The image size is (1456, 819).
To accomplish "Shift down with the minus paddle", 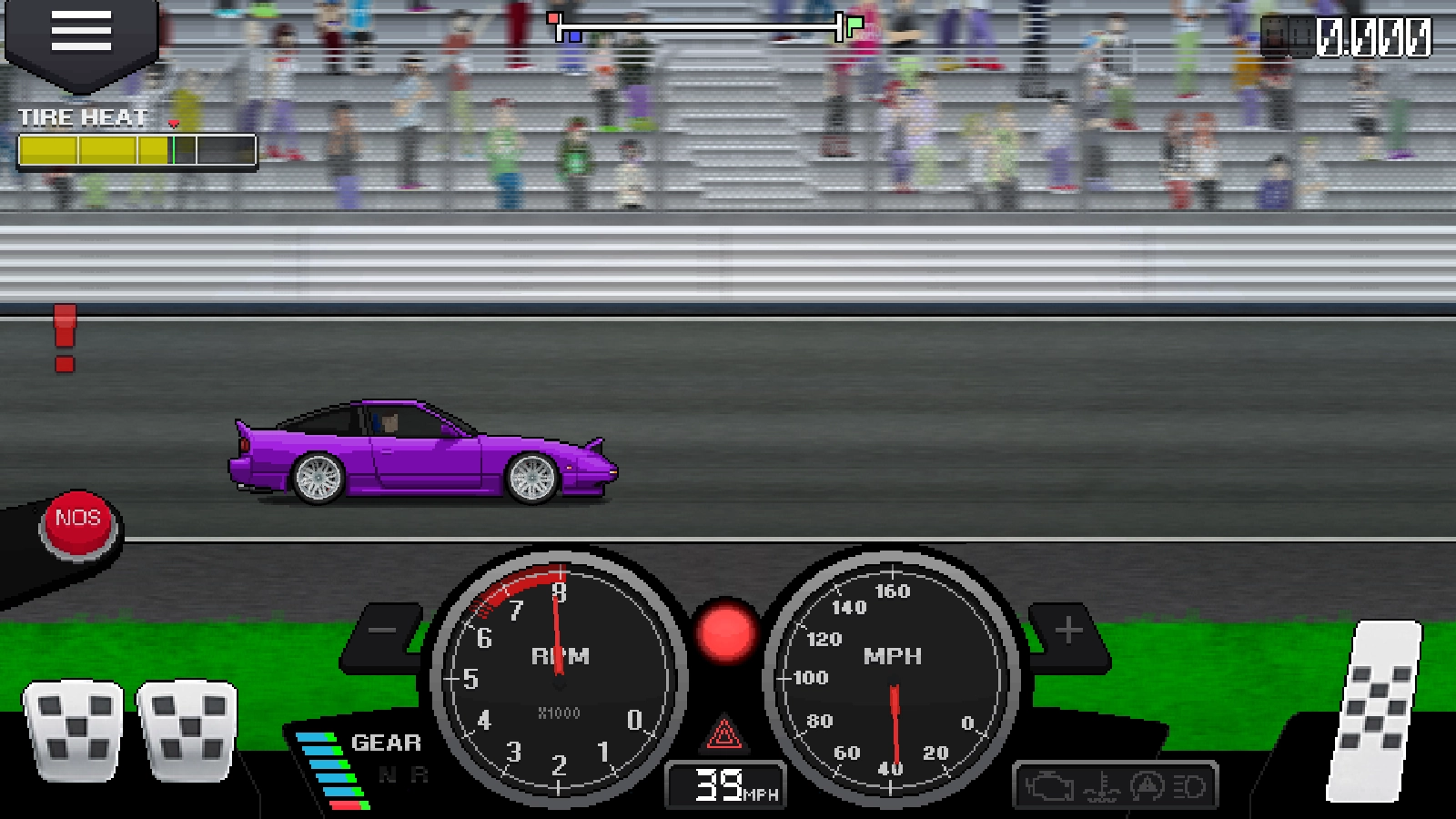I will point(383,631).
